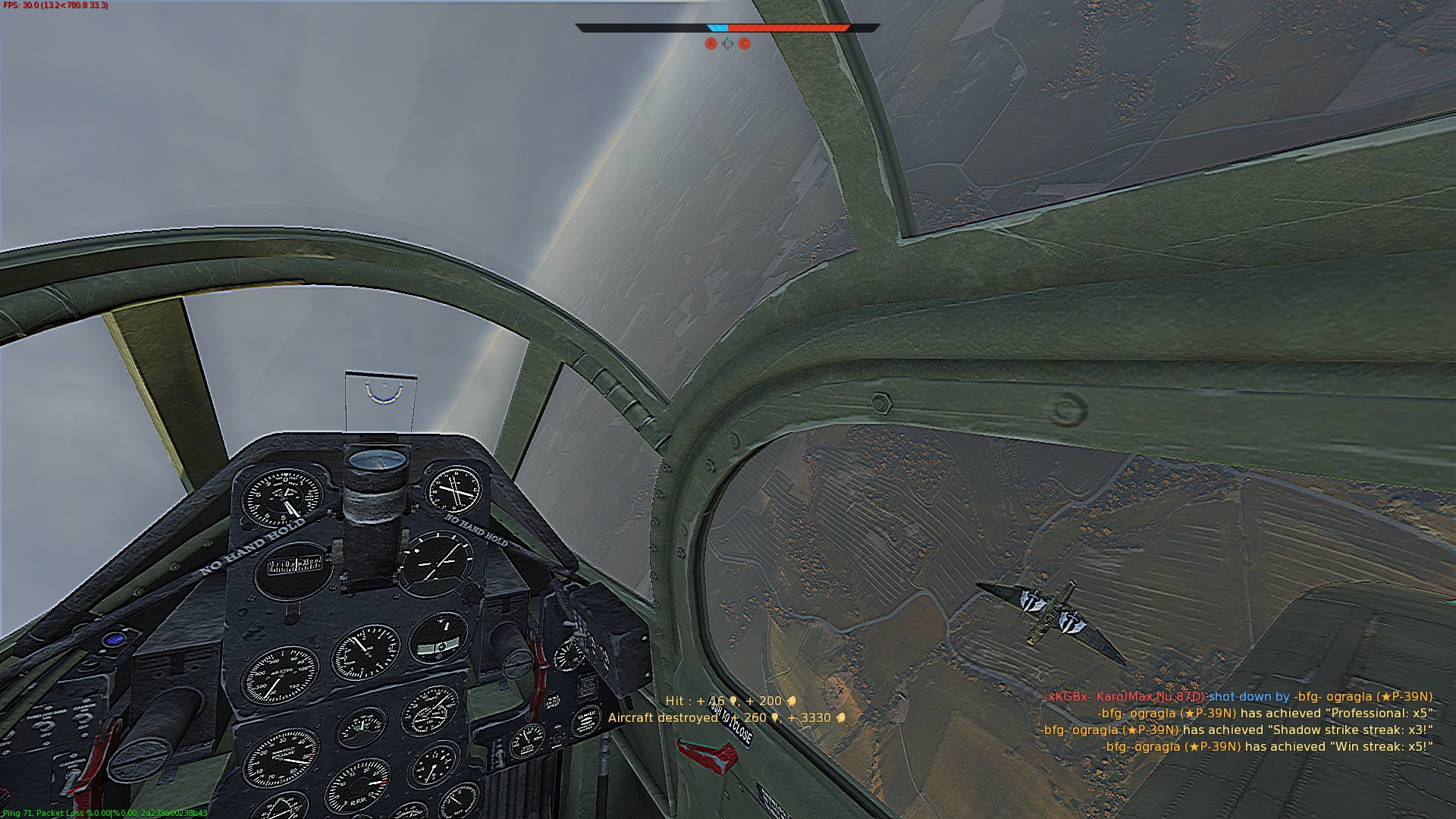This screenshot has height=819, width=1456.
Task: Click the red capture point C icon
Action: click(x=745, y=44)
